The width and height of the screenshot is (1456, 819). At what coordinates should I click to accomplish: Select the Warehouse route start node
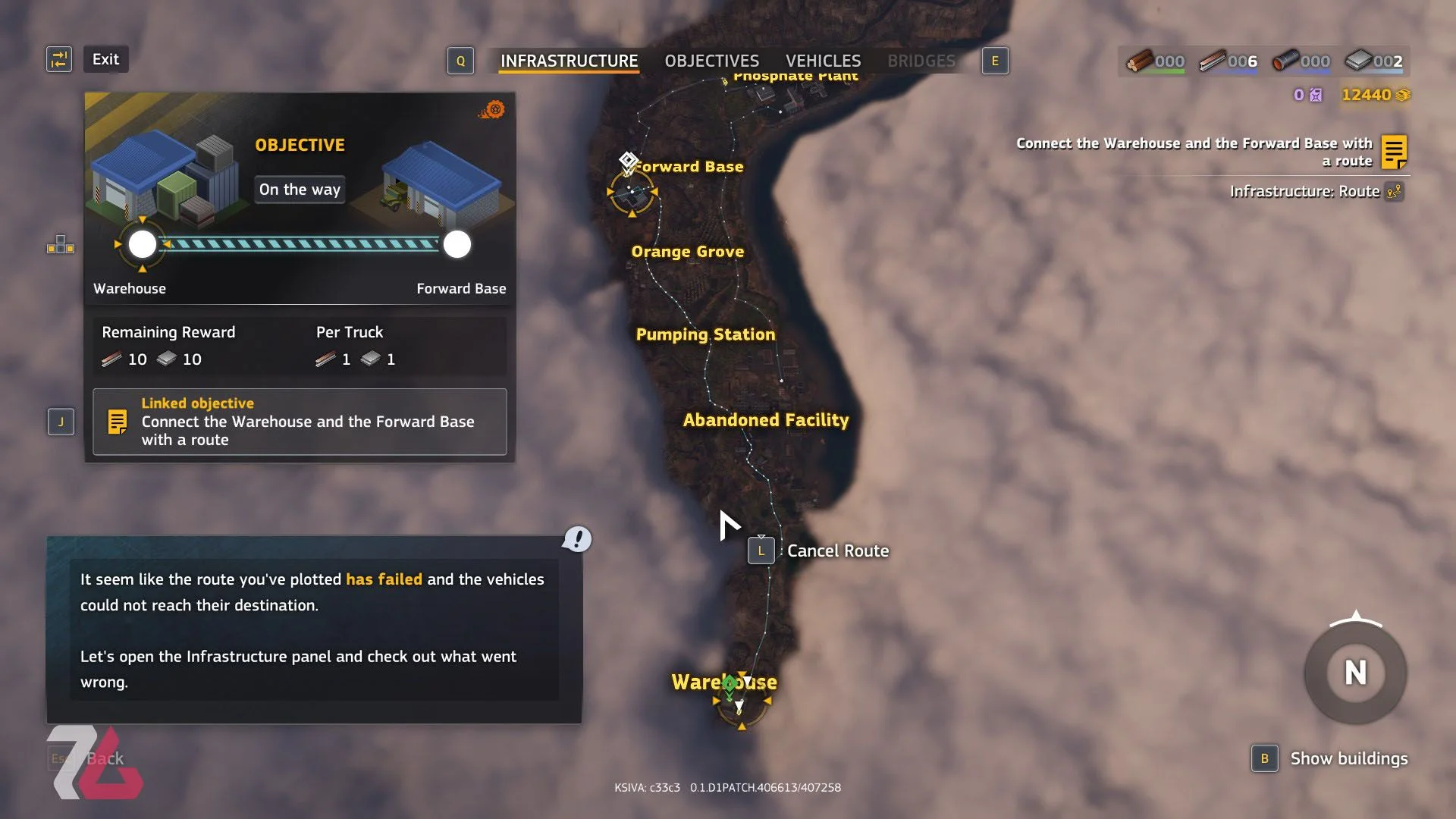143,244
